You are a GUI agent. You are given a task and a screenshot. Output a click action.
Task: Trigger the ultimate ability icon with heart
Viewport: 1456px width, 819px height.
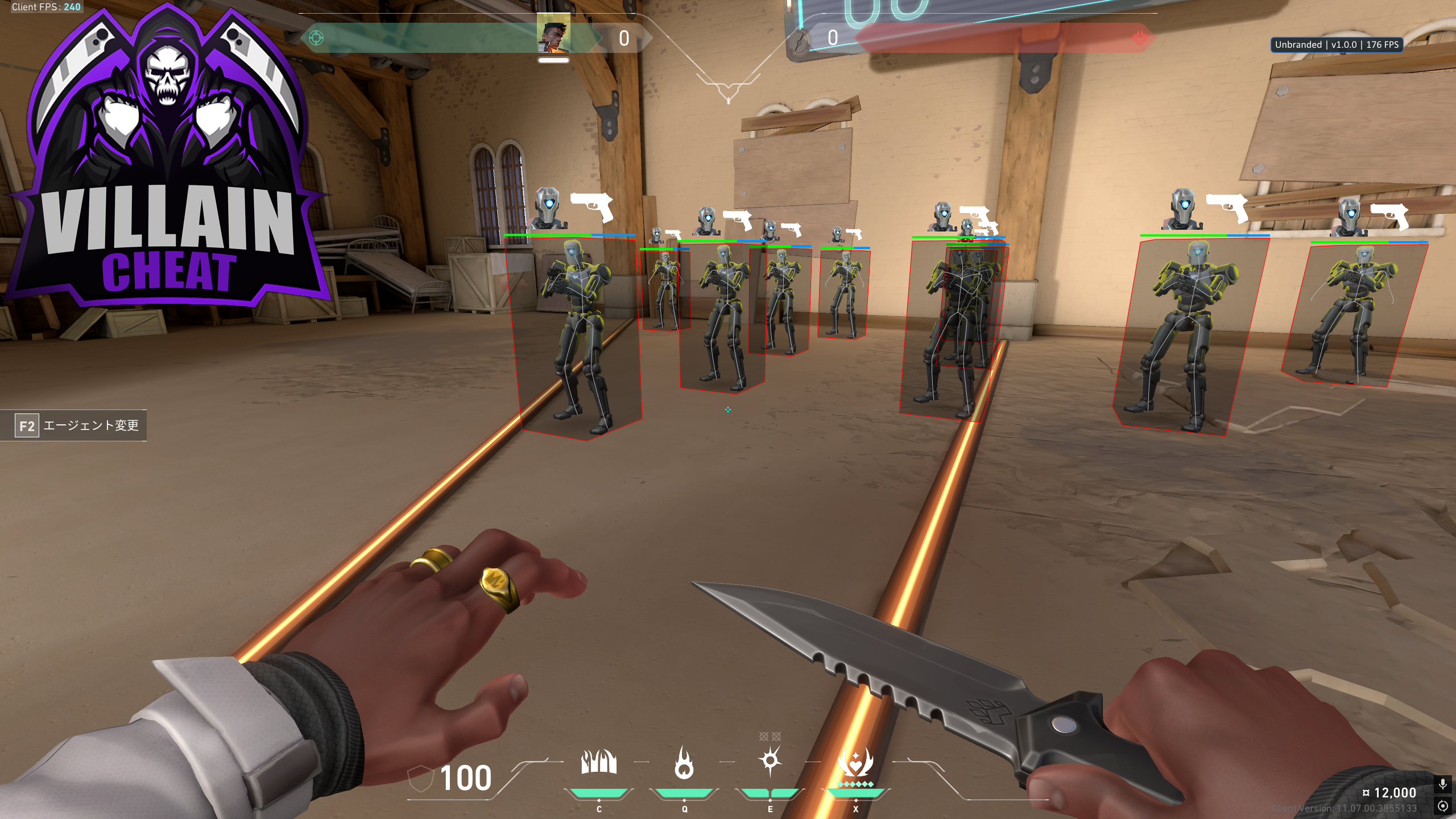click(x=855, y=763)
